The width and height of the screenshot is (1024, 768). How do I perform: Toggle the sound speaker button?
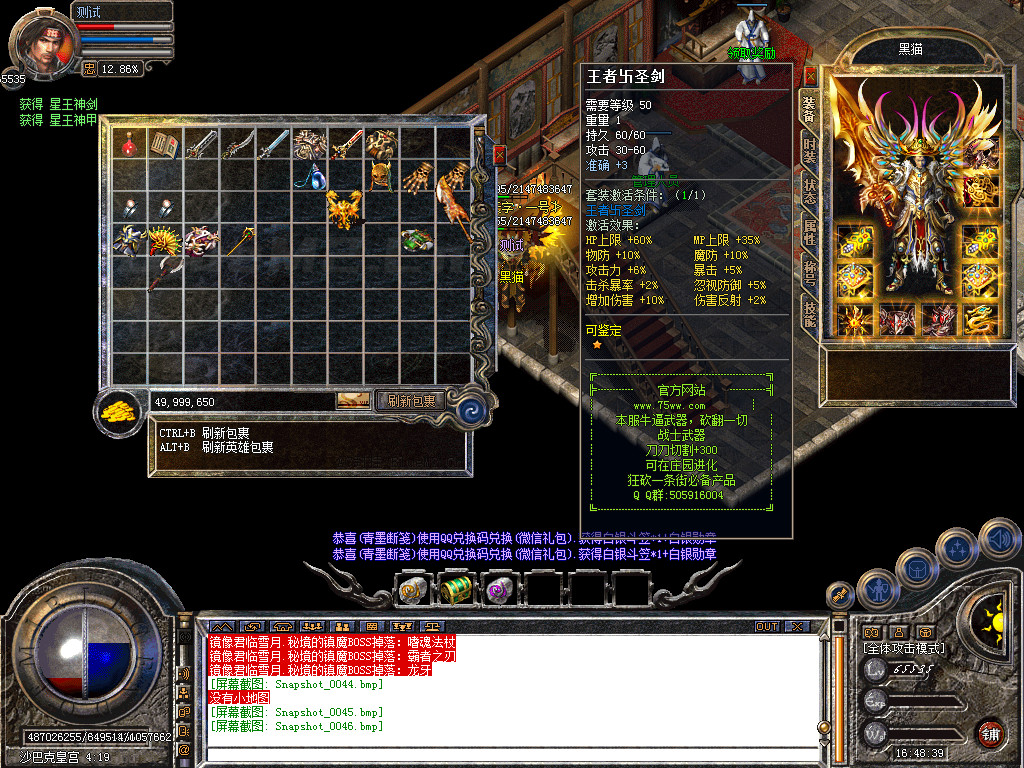999,539
